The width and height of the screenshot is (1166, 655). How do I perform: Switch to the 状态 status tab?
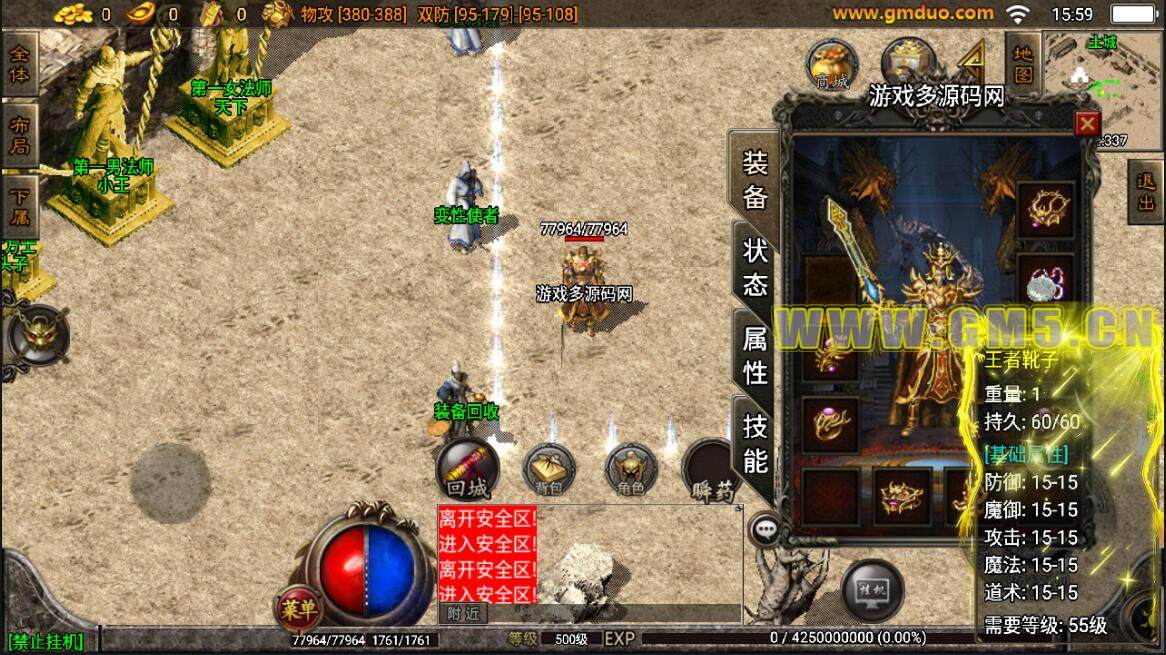[x=755, y=266]
